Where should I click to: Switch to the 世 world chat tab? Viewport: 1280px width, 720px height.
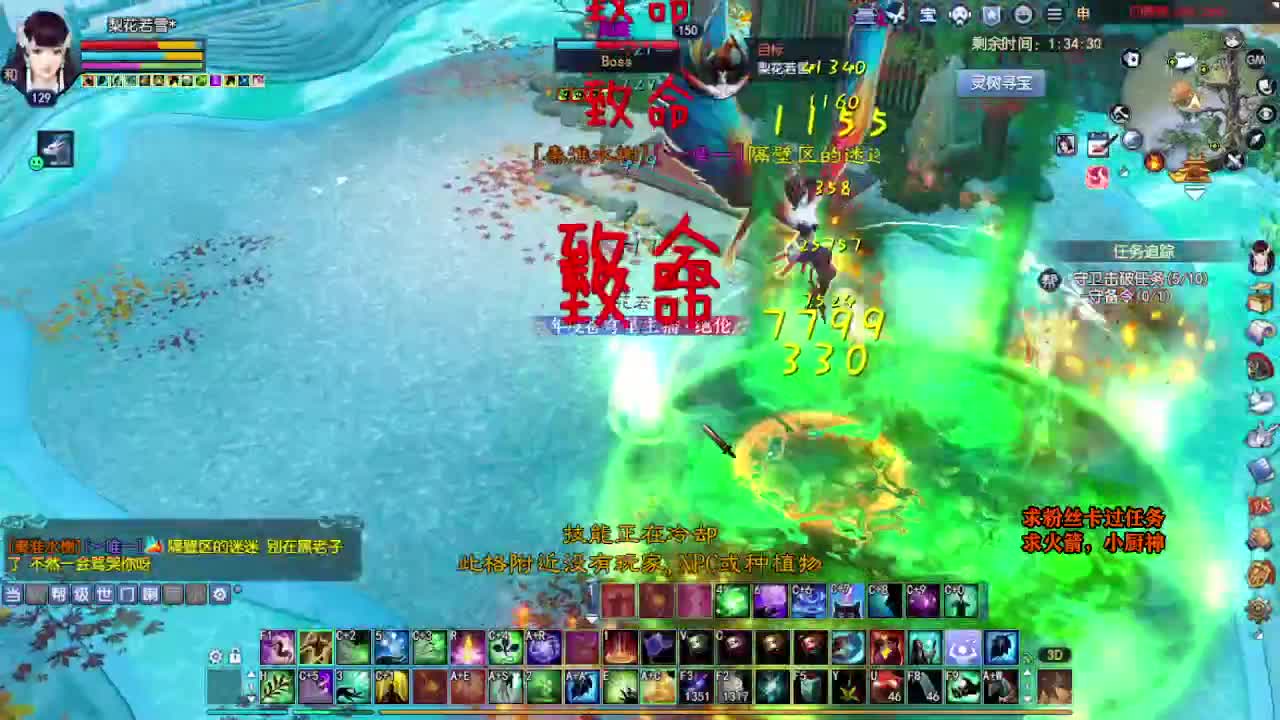(105, 593)
